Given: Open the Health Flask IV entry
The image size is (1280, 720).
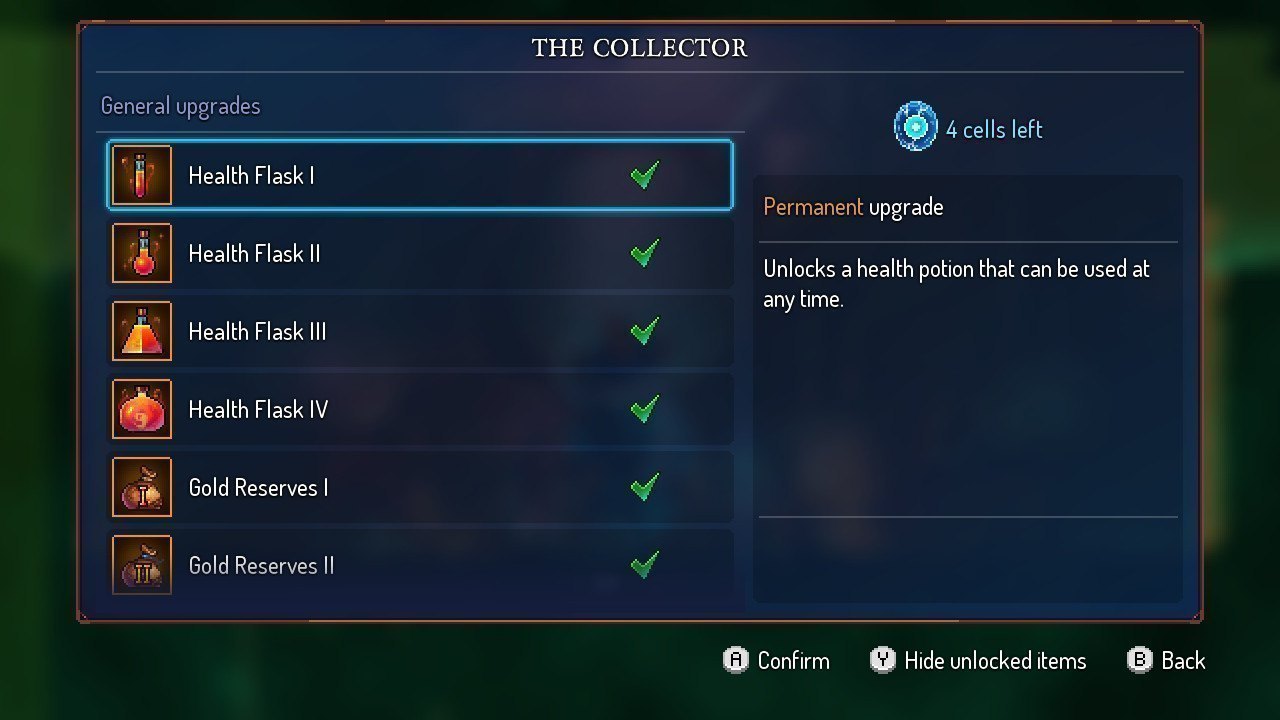Looking at the screenshot, I should (x=420, y=410).
